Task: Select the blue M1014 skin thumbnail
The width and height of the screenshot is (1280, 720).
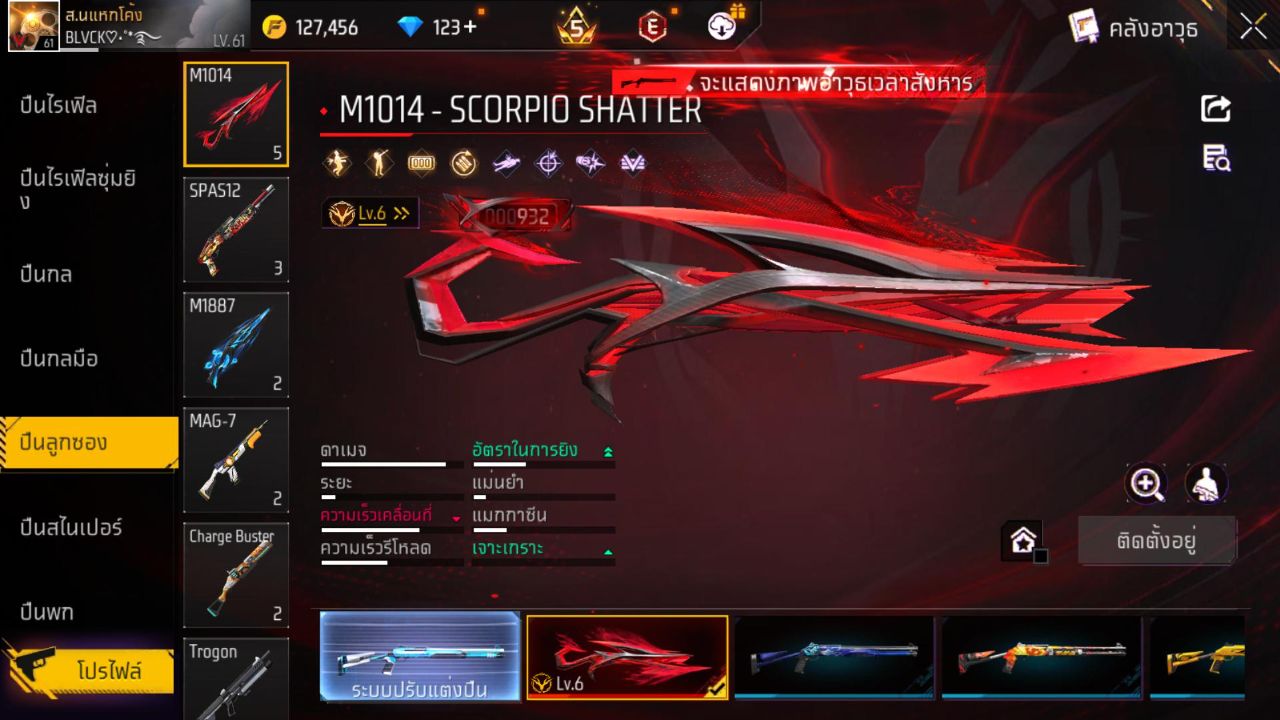Action: click(x=833, y=656)
